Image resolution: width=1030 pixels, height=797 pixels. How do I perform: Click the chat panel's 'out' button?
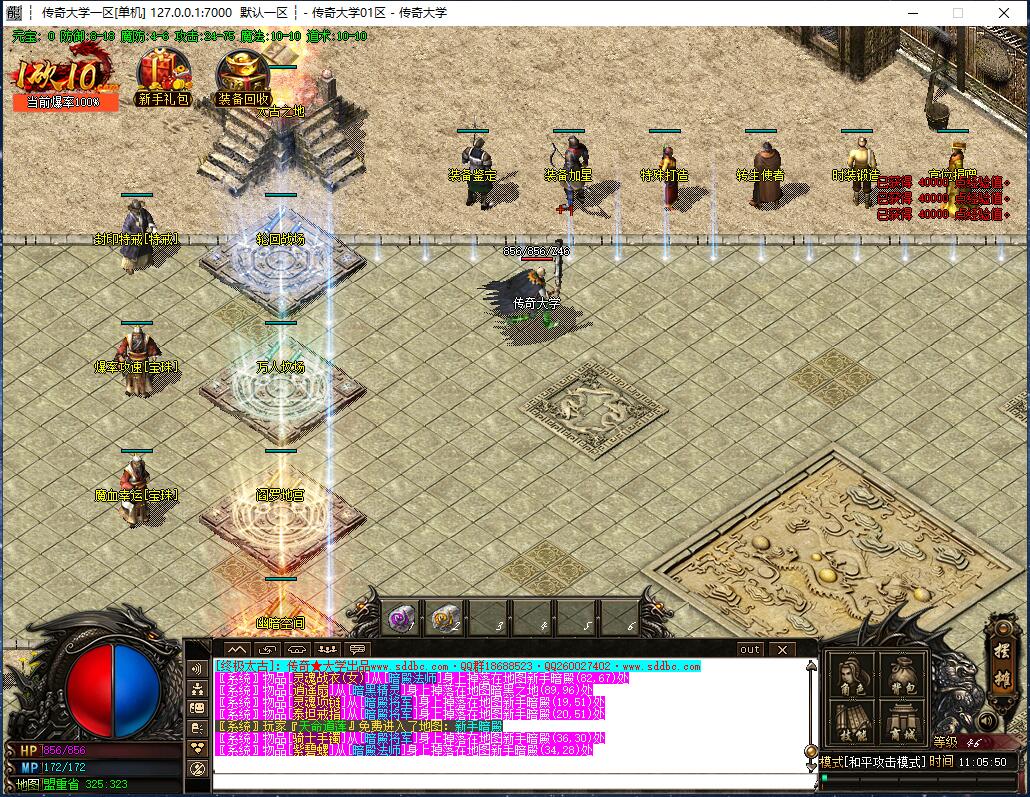pyautogui.click(x=750, y=649)
